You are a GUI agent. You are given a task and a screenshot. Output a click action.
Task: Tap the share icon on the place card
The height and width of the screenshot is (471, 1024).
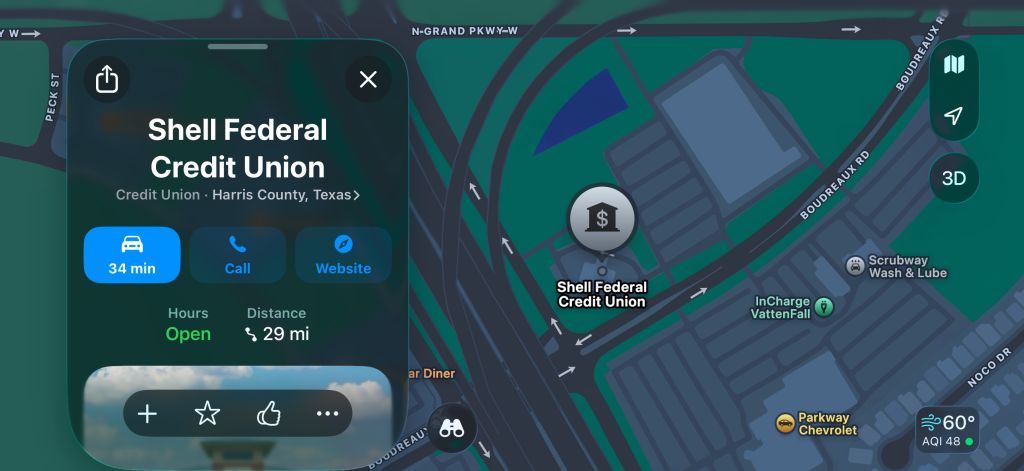107,79
